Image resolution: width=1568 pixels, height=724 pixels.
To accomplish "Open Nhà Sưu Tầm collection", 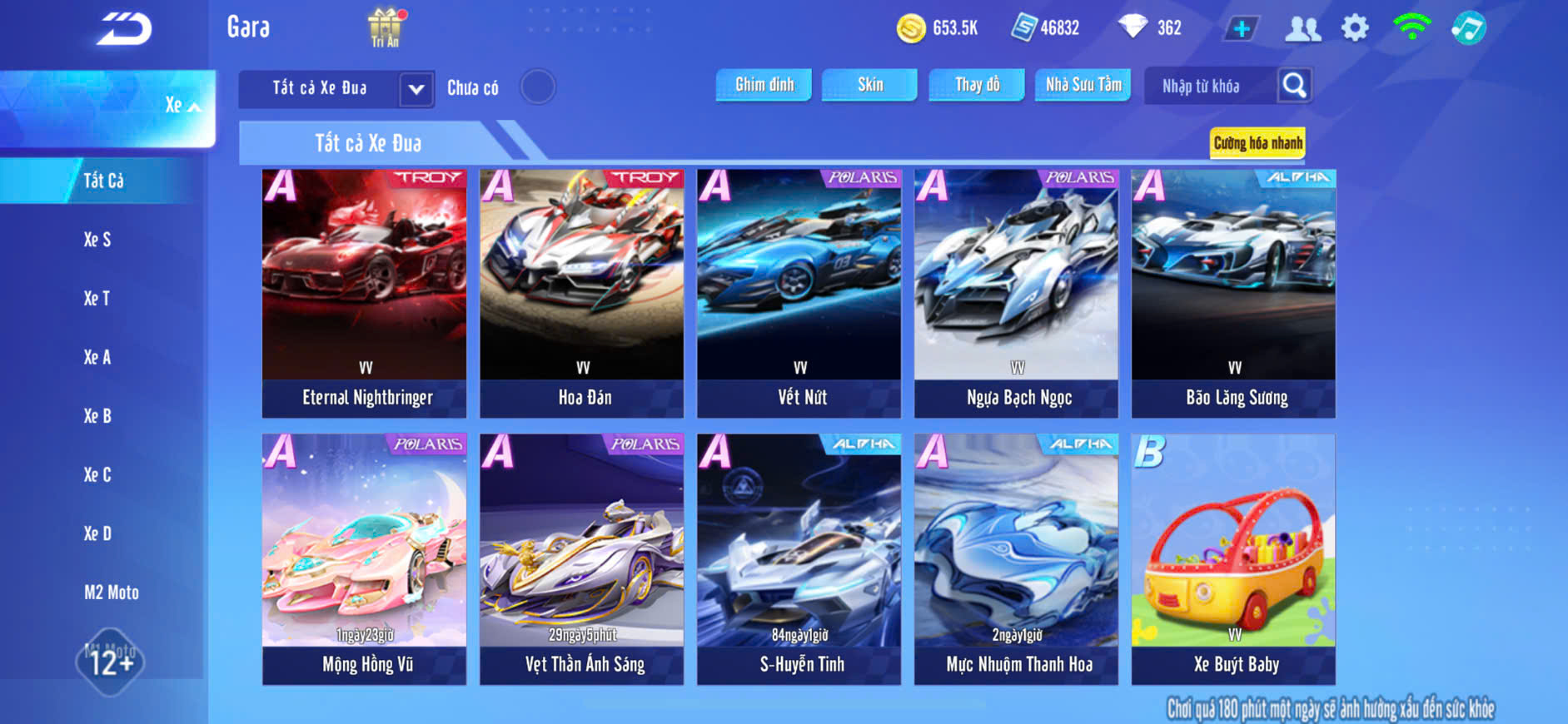I will click(x=1083, y=85).
